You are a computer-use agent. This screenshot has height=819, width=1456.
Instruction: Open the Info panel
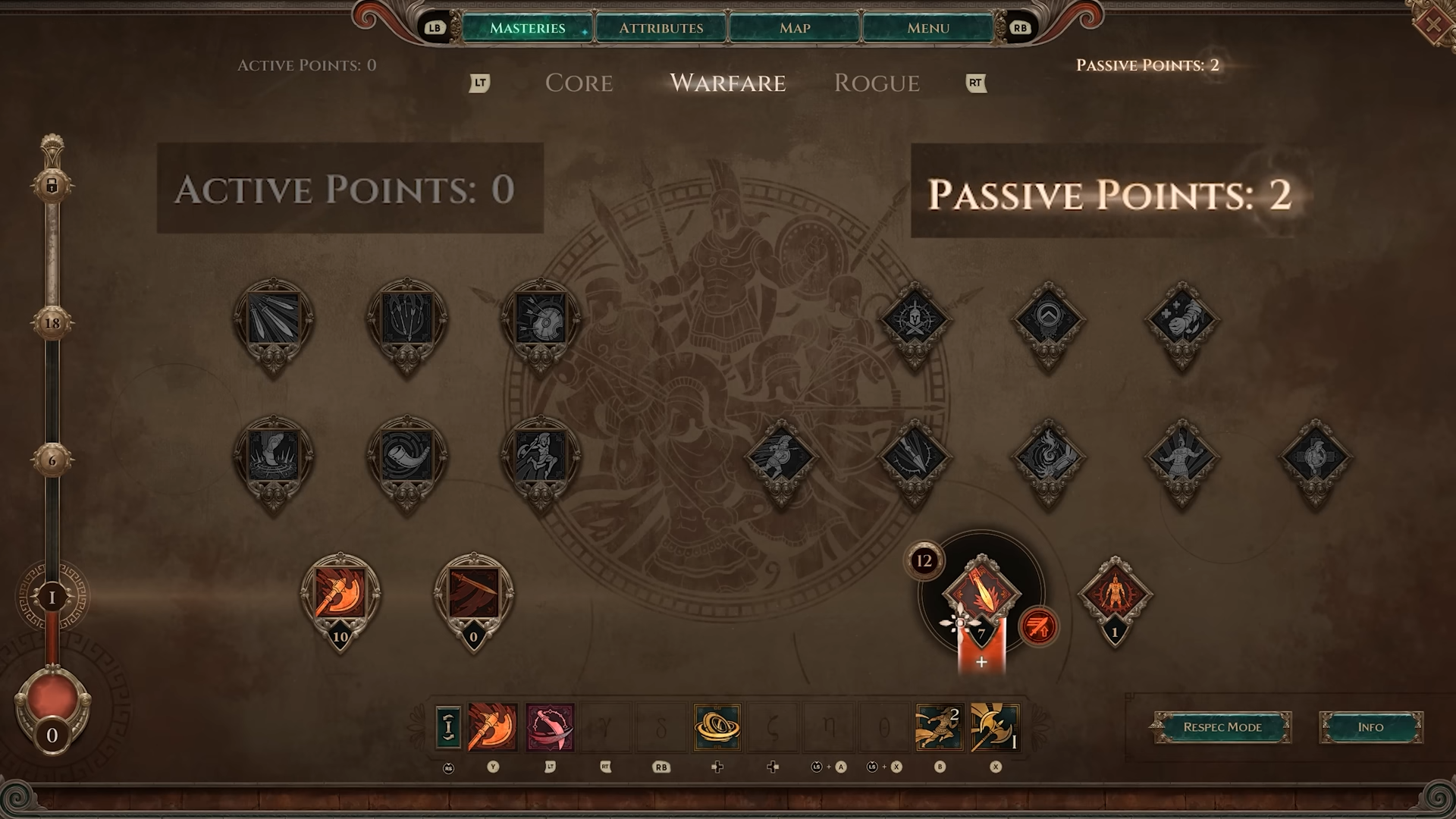point(1370,727)
